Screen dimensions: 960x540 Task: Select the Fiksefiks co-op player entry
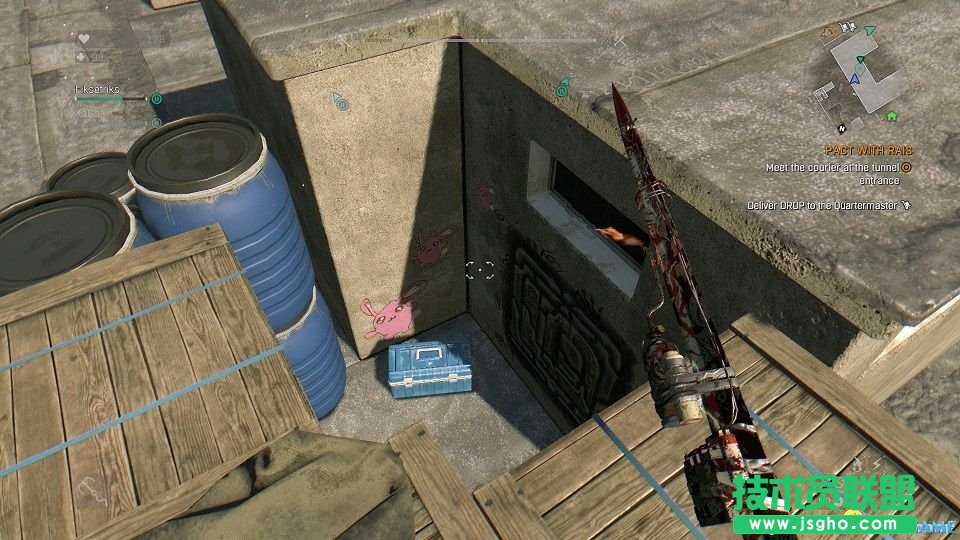(x=98, y=90)
